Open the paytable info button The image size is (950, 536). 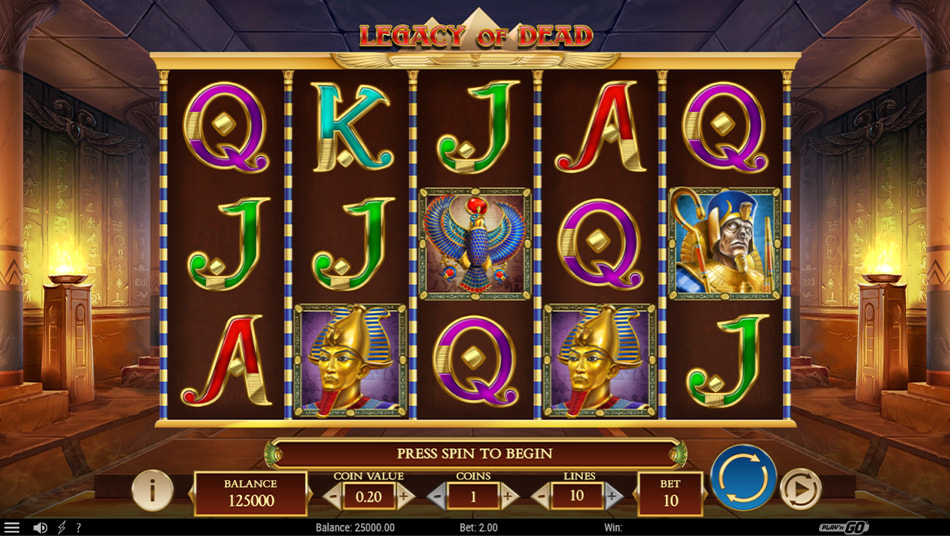[152, 491]
